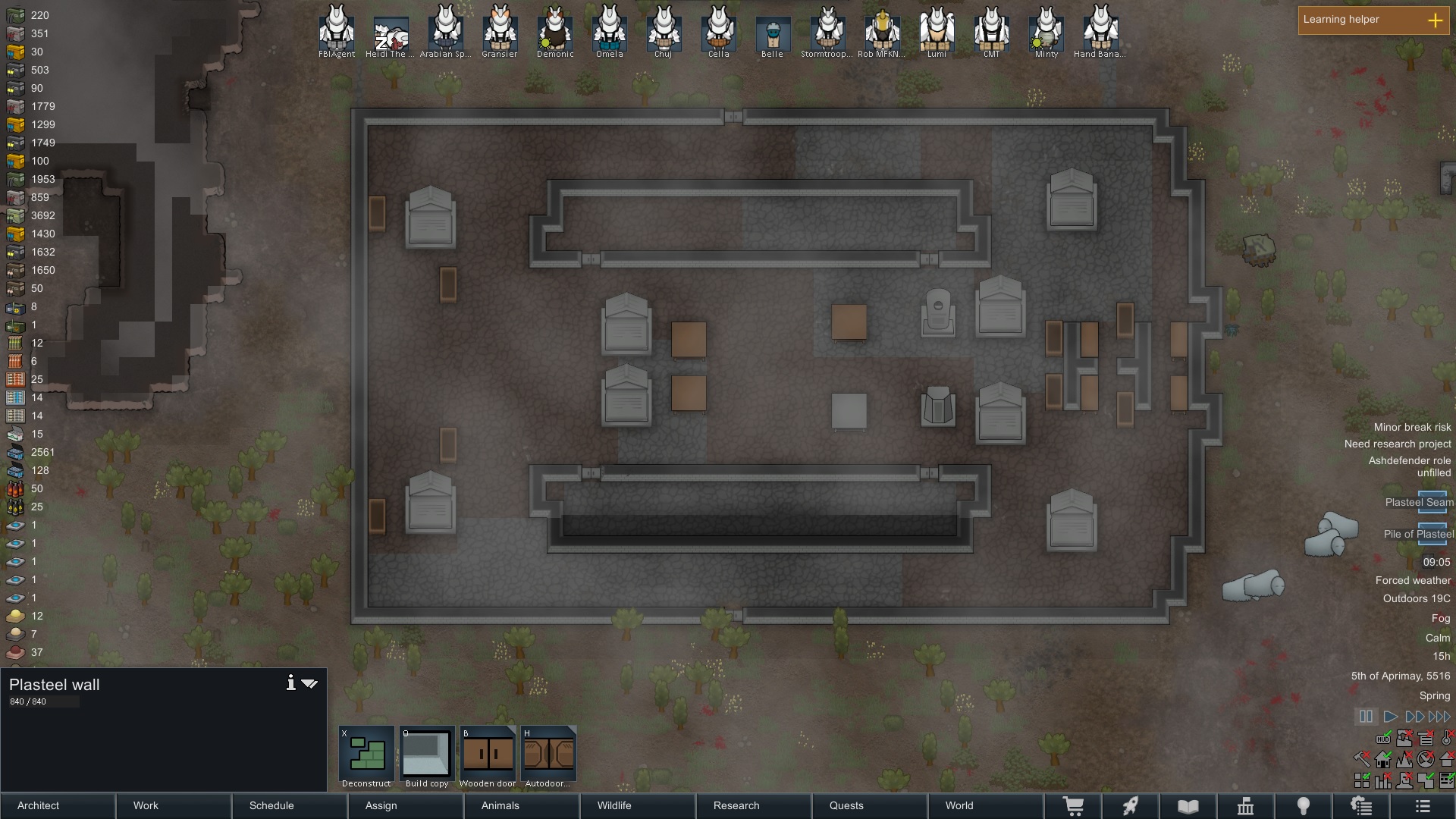
Task: Switch to the Schedule tab
Action: click(x=271, y=805)
